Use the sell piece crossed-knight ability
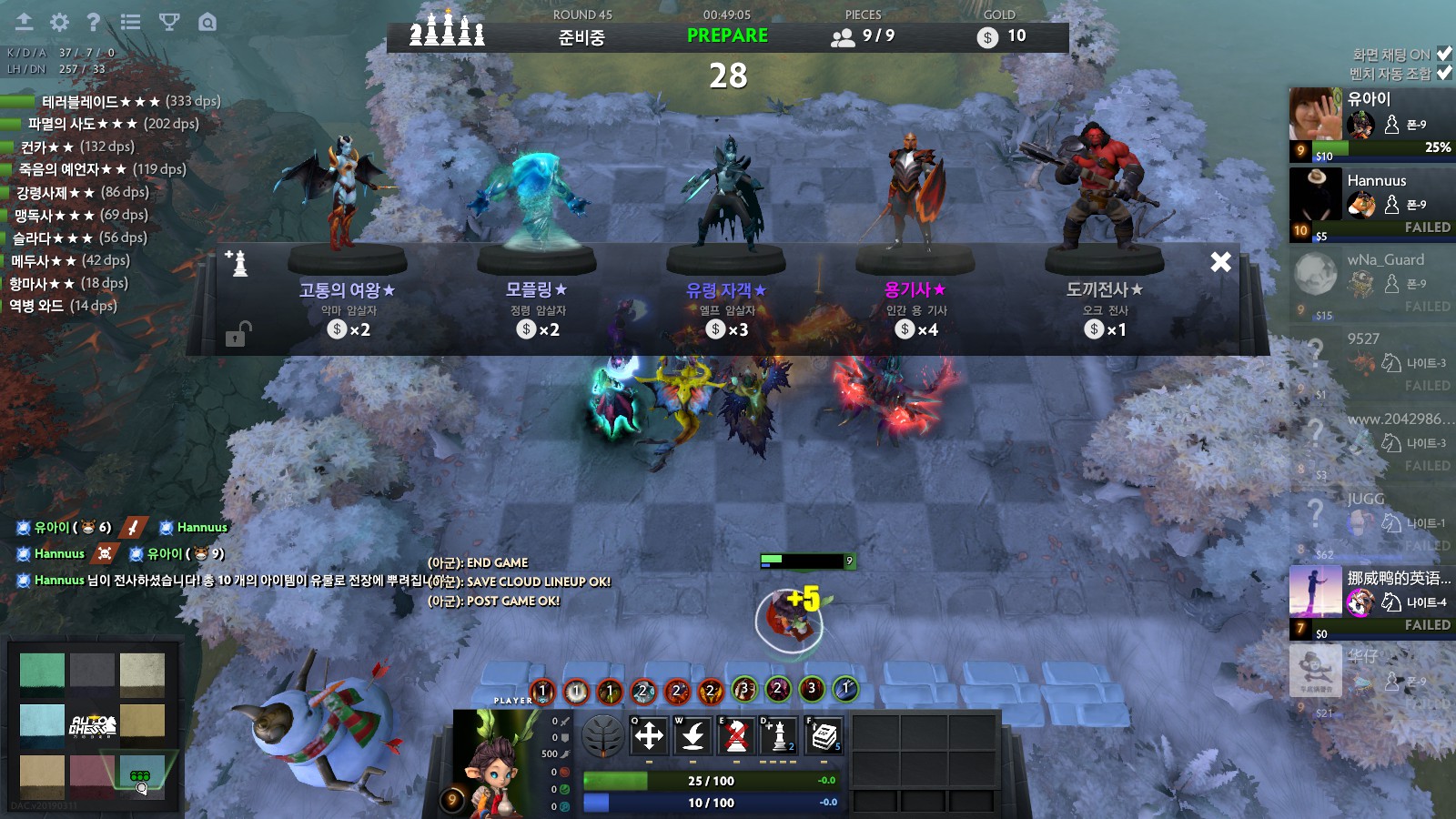 pos(736,735)
